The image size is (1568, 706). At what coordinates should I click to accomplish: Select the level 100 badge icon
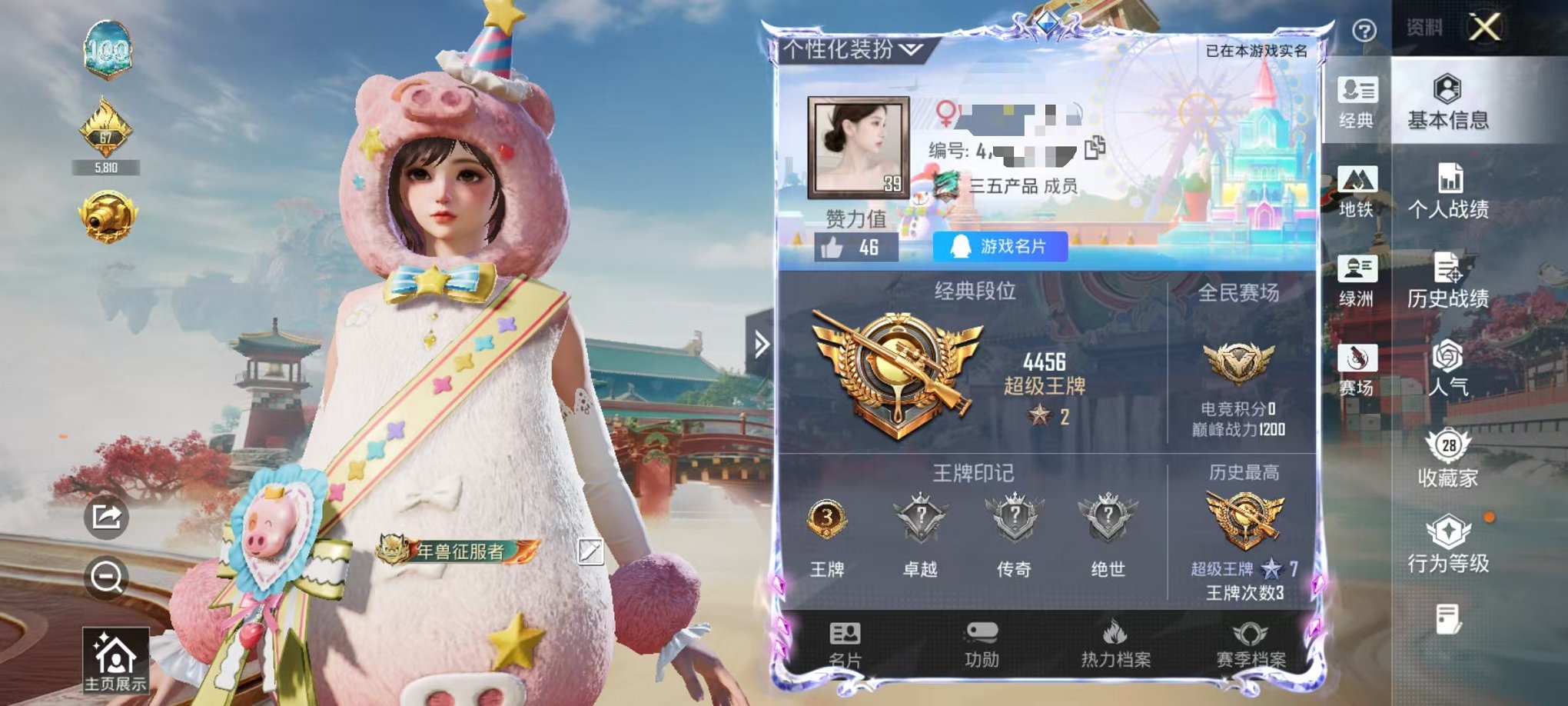[110, 49]
